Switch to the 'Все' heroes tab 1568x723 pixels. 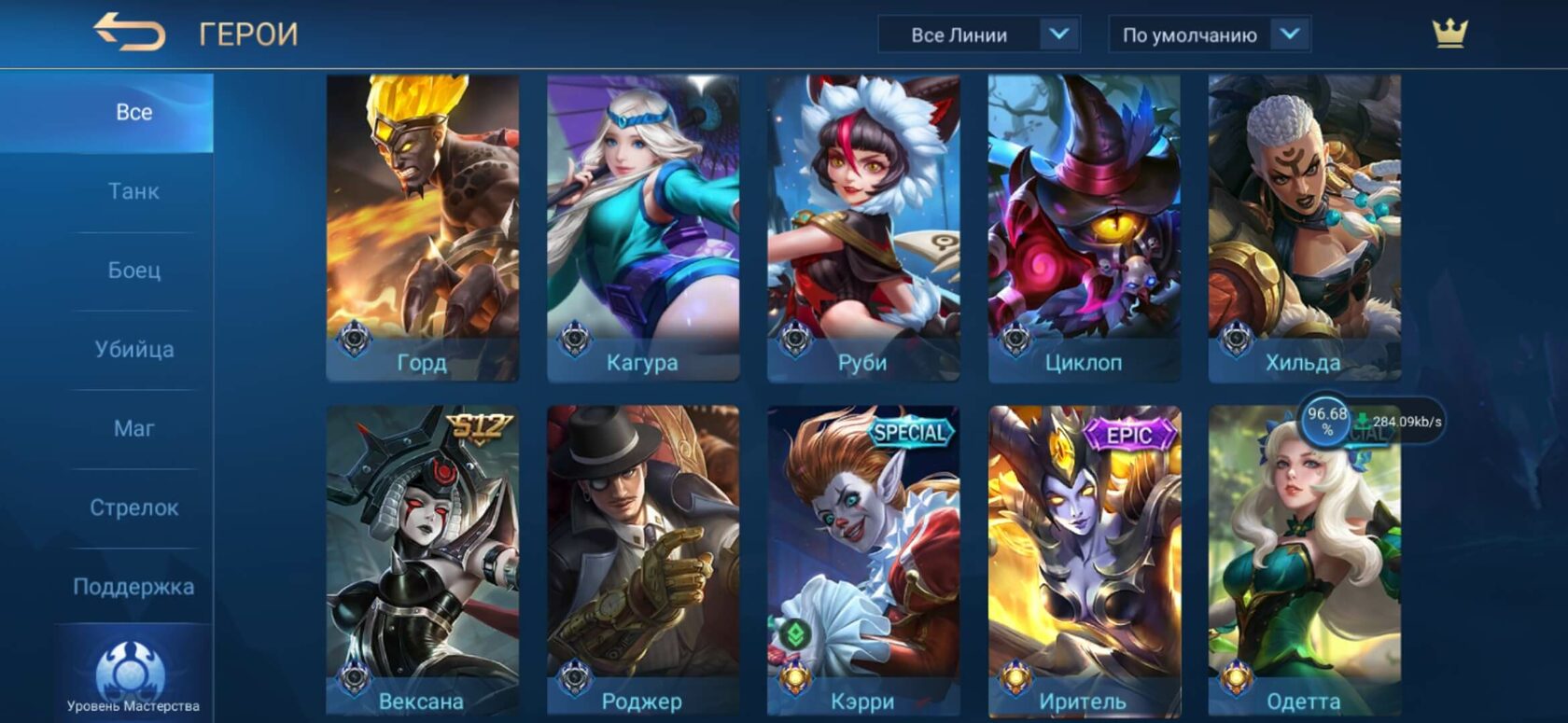(133, 112)
